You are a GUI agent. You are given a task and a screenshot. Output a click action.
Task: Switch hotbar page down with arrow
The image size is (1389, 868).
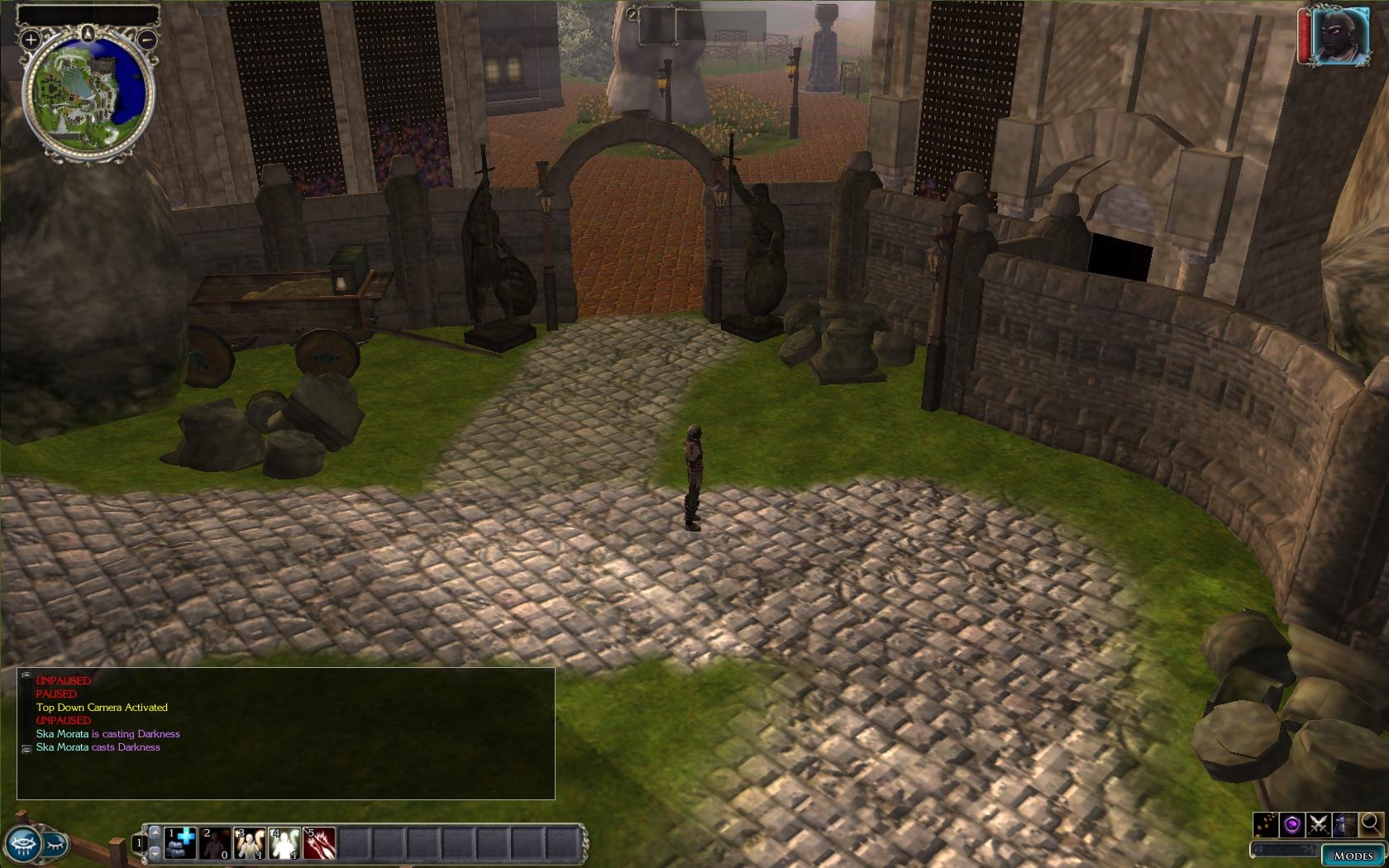point(153,852)
